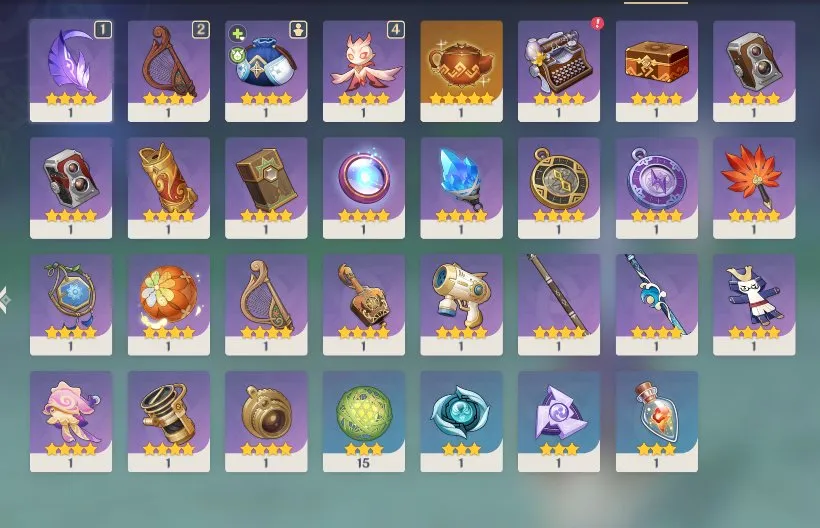
Task: Pick the golden compass gadget
Action: [559, 182]
